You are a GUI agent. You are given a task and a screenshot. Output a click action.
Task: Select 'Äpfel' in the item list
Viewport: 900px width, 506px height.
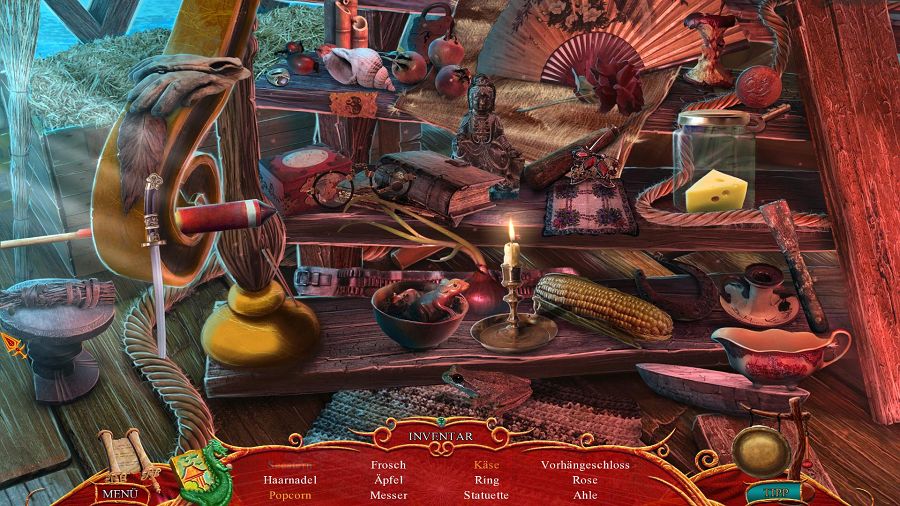pyautogui.click(x=388, y=480)
